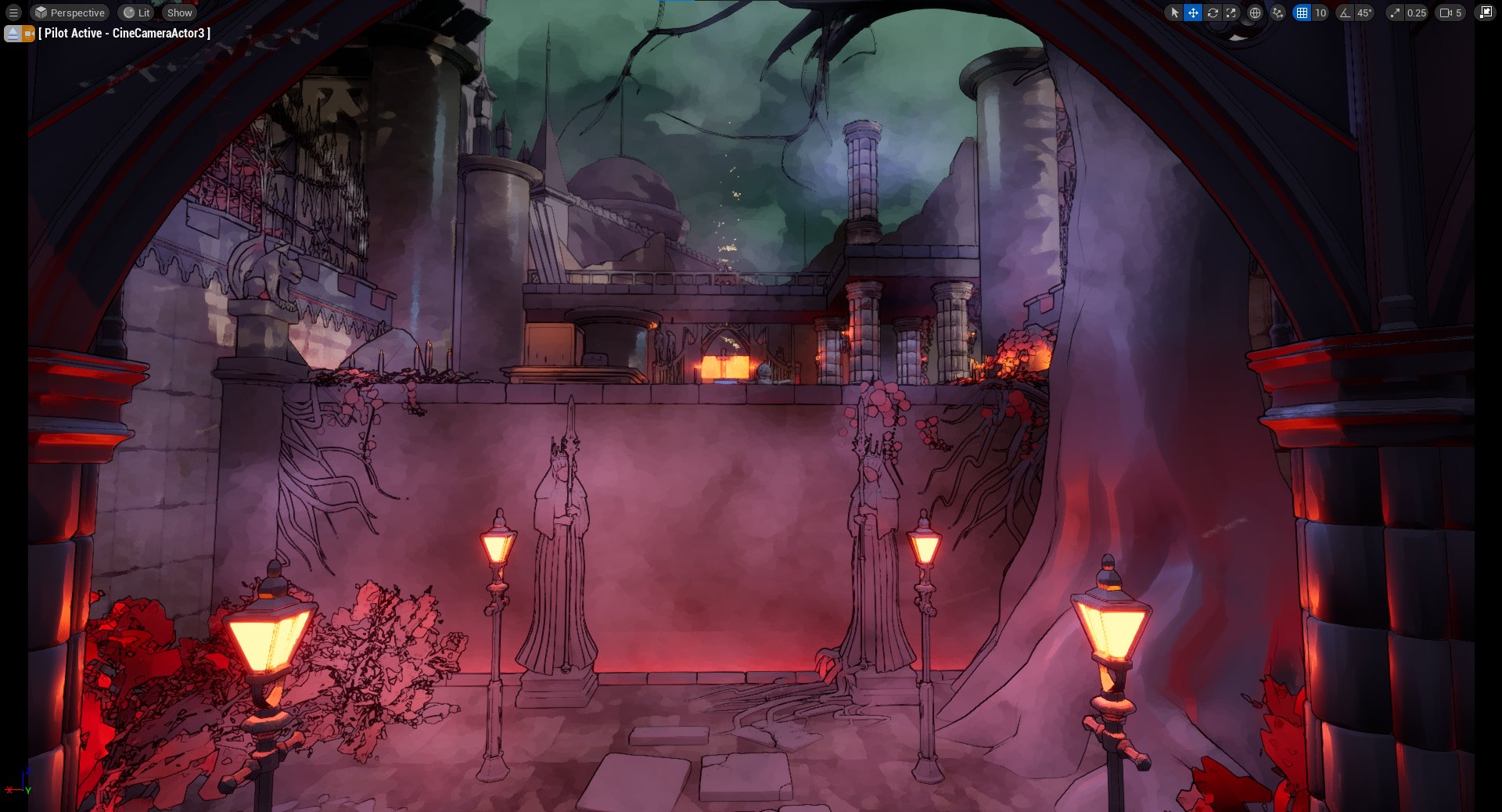This screenshot has height=812, width=1502.
Task: Open the viewport options hamburger menu
Action: pos(13,13)
